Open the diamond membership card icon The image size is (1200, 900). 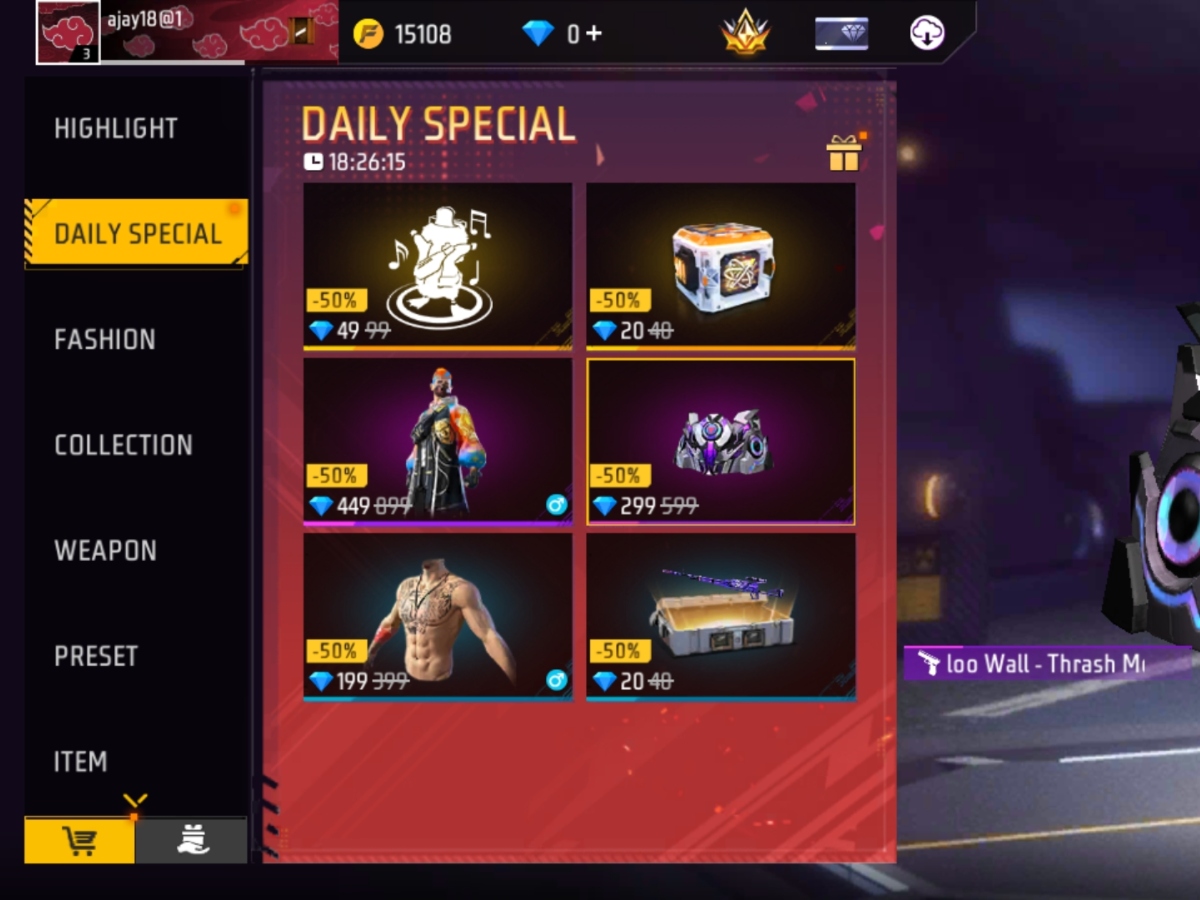(841, 34)
